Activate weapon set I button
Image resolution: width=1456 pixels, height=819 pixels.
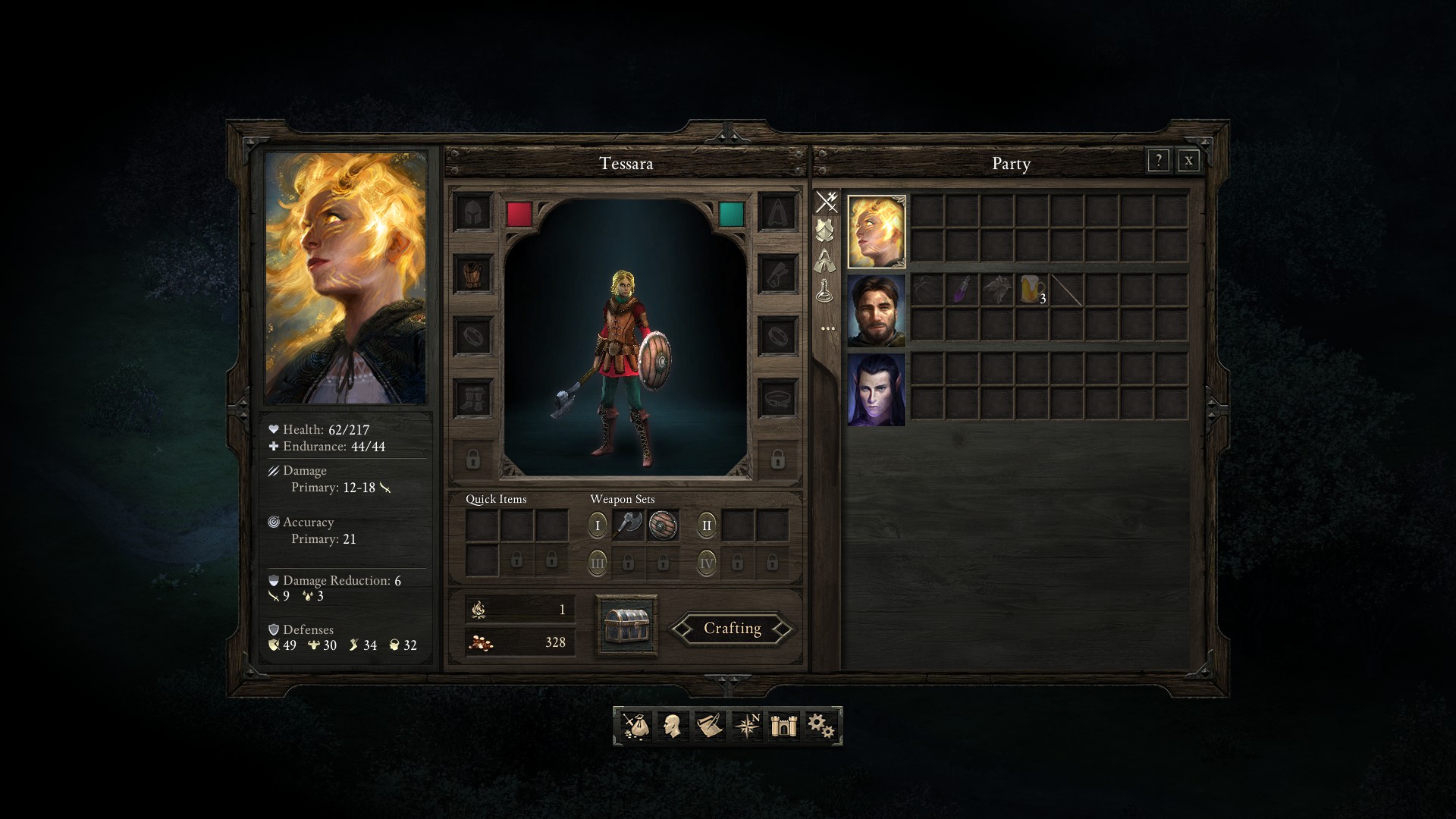[x=598, y=525]
